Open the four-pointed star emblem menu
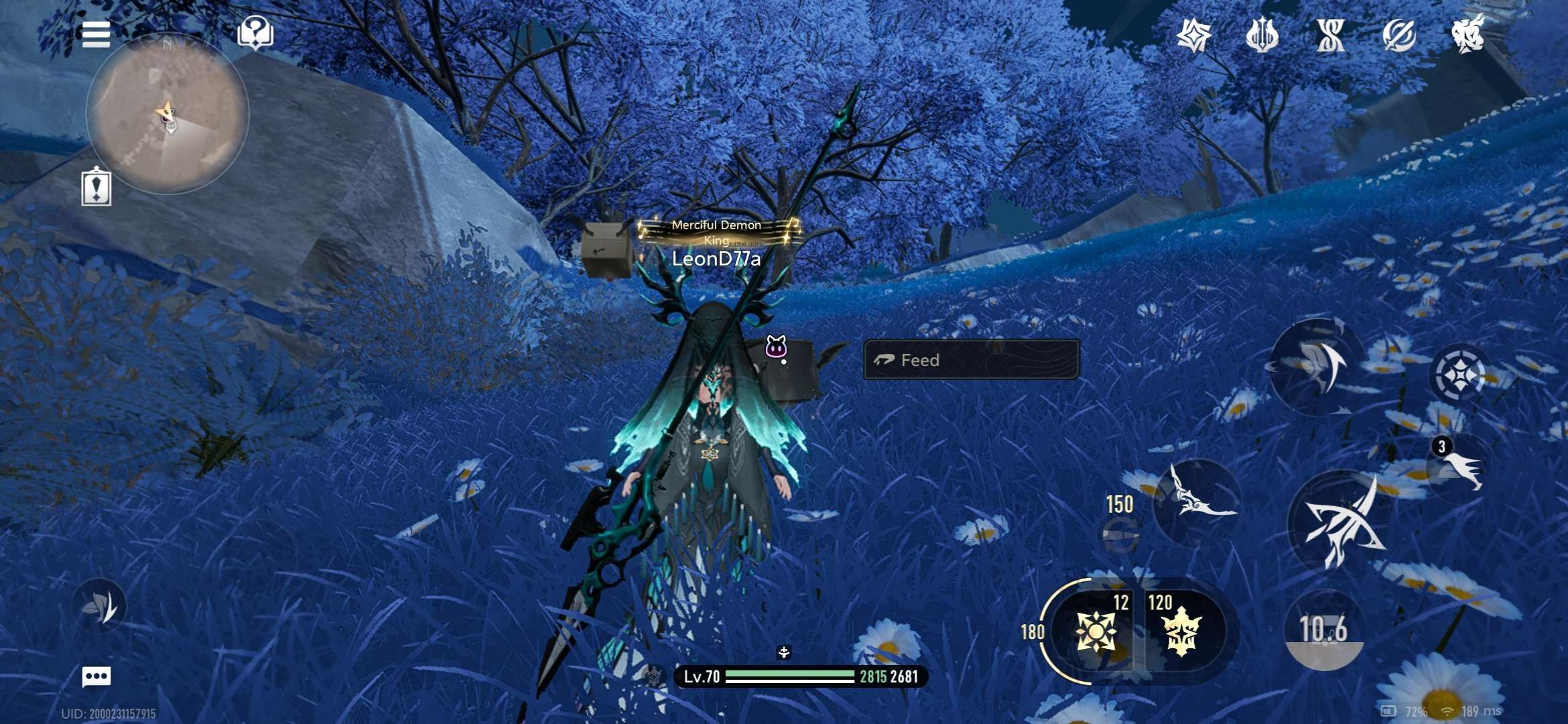Screen dimensions: 1568x724 (x=1194, y=36)
